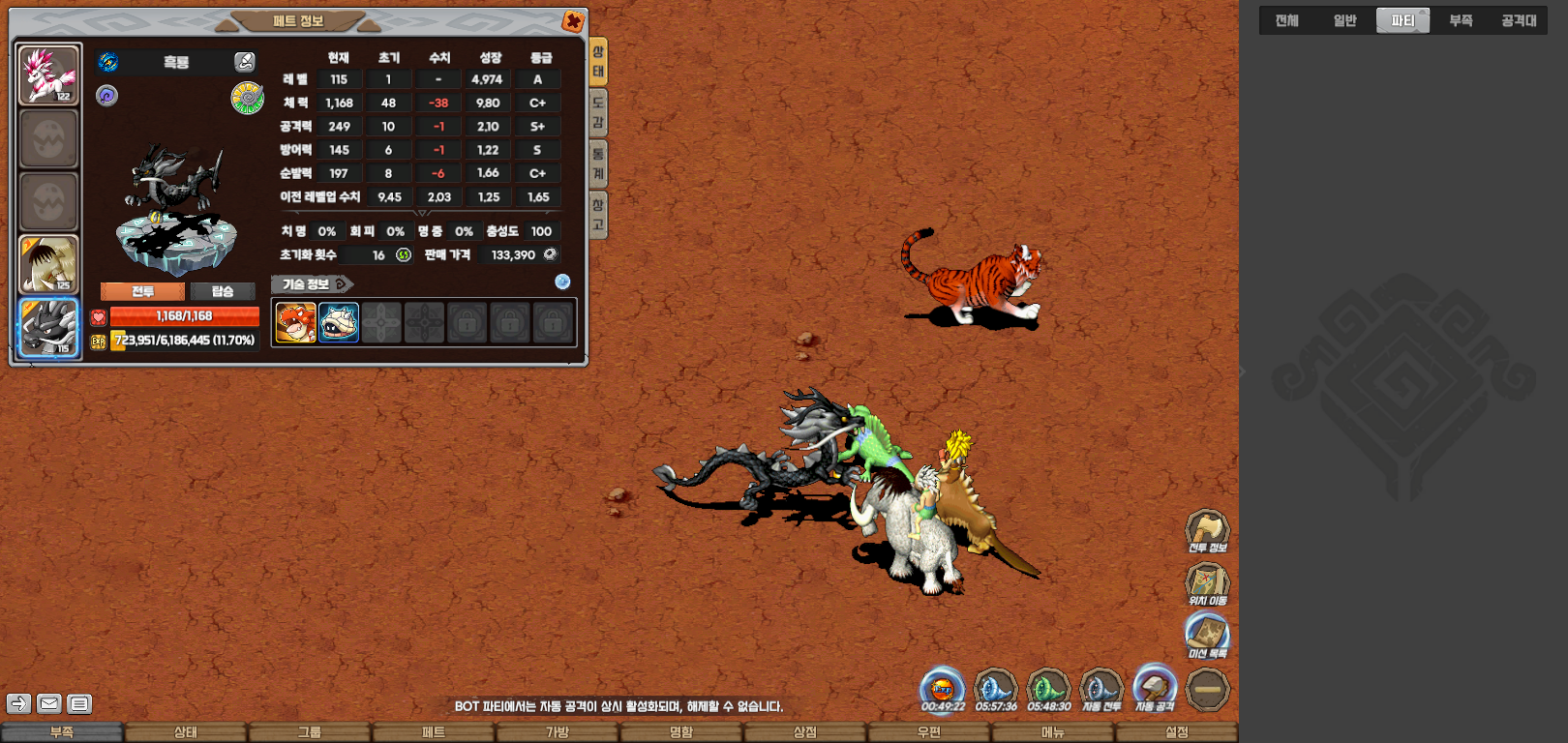Viewport: 1568px width, 743px height.
Task: Open the 통계 statistics side tab
Action: point(598,163)
